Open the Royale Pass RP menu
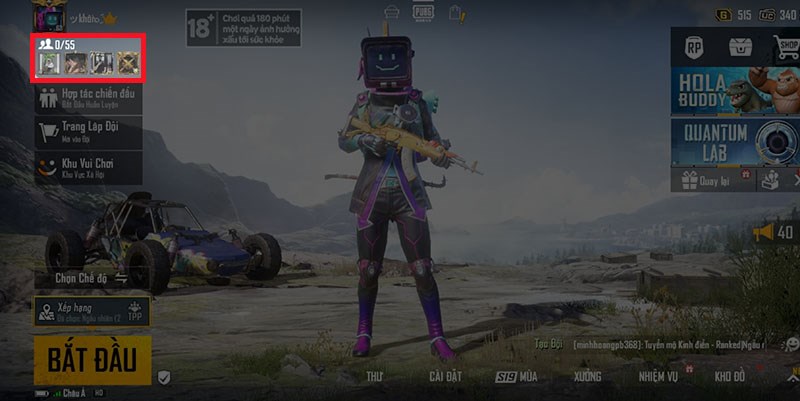800x401 pixels. click(x=693, y=46)
